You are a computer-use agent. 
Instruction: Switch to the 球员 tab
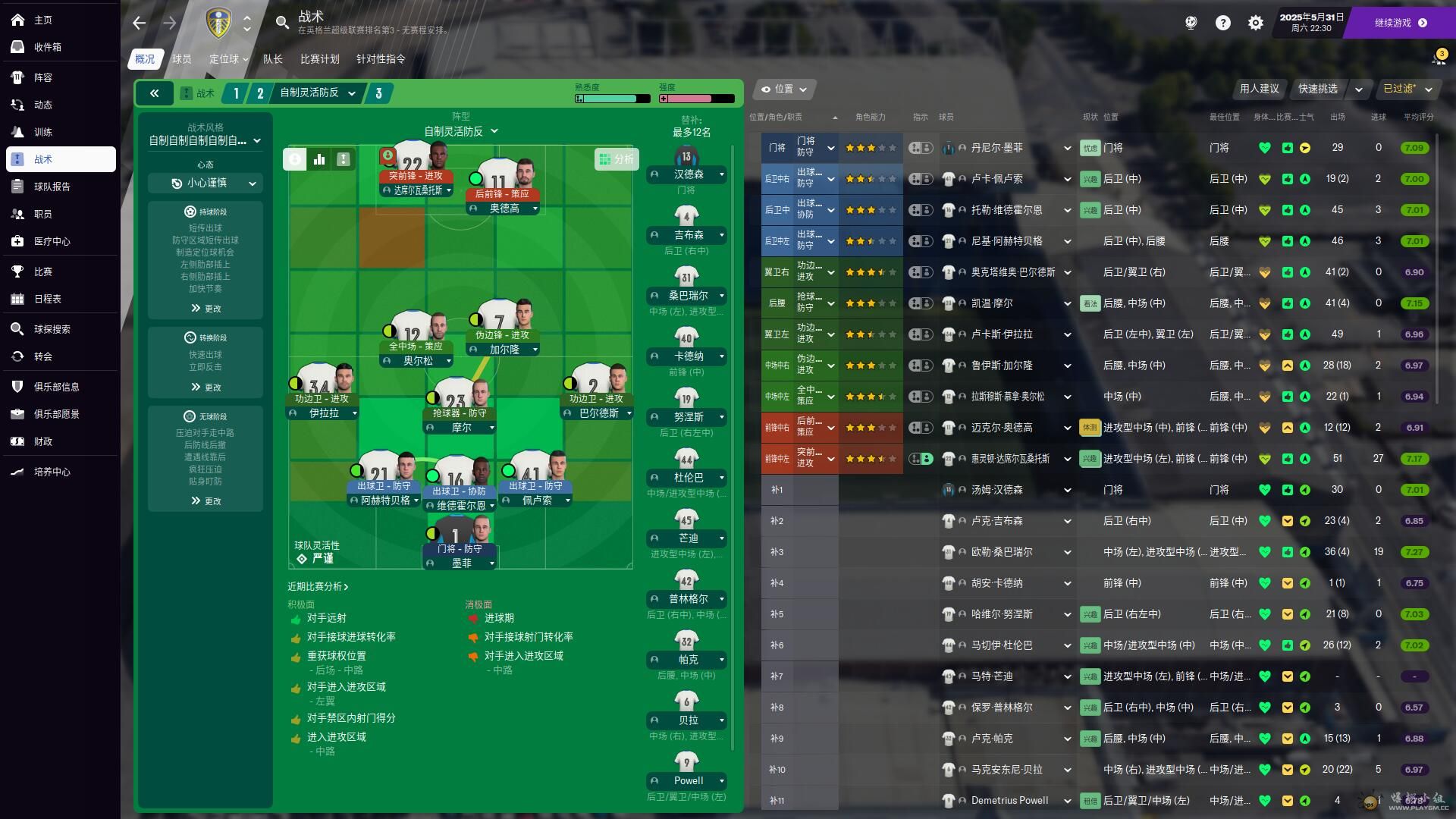coord(181,58)
